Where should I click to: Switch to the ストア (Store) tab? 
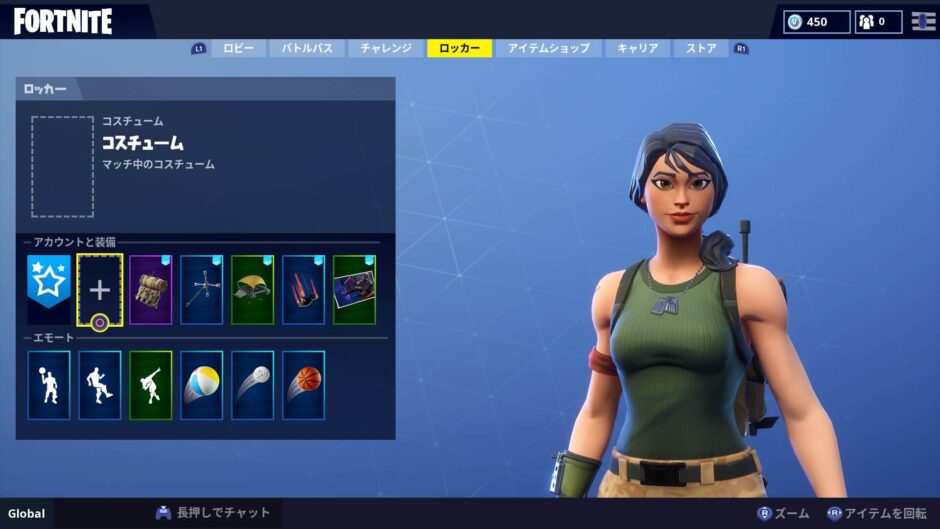tap(701, 48)
